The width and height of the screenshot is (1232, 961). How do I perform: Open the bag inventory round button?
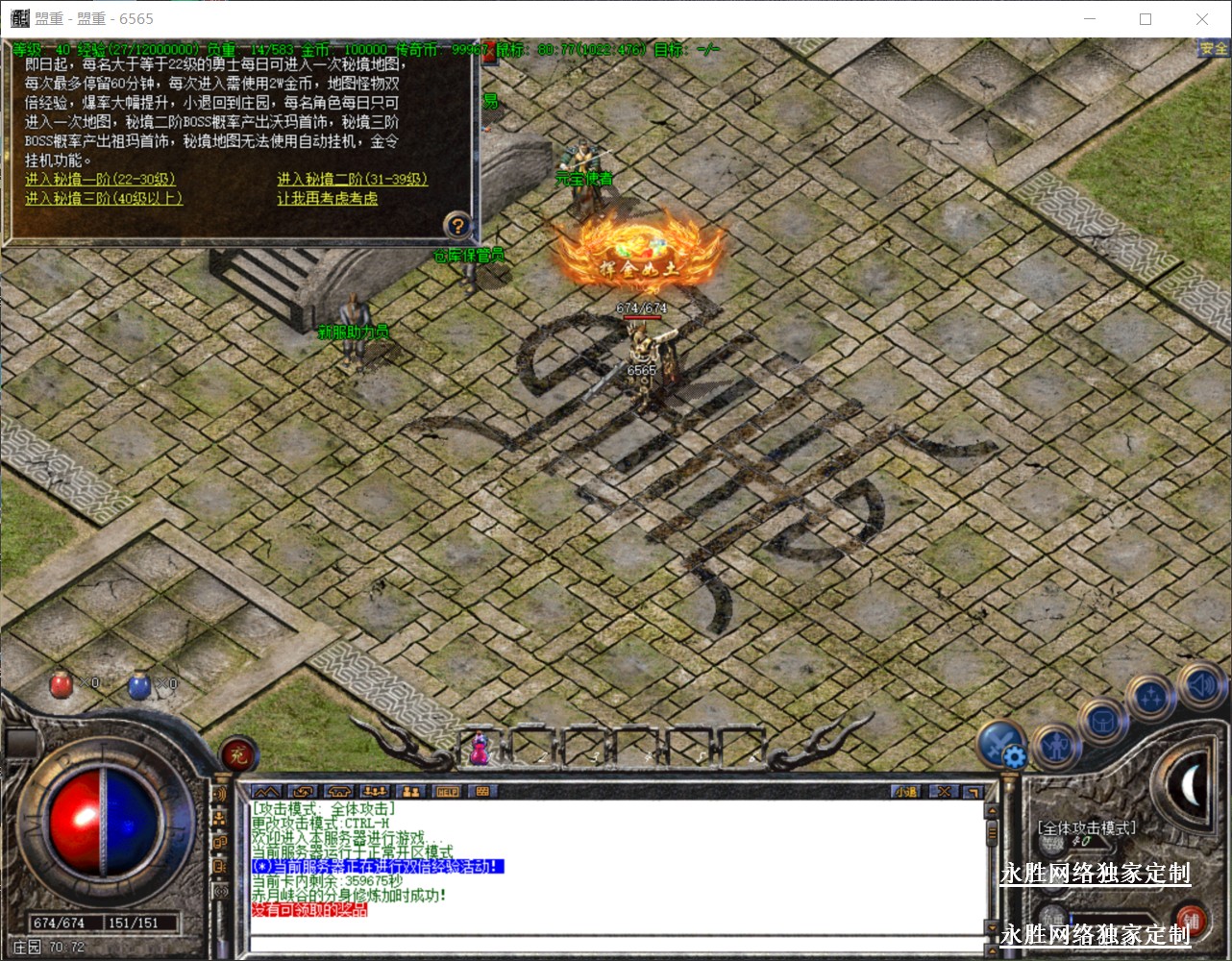click(1102, 719)
